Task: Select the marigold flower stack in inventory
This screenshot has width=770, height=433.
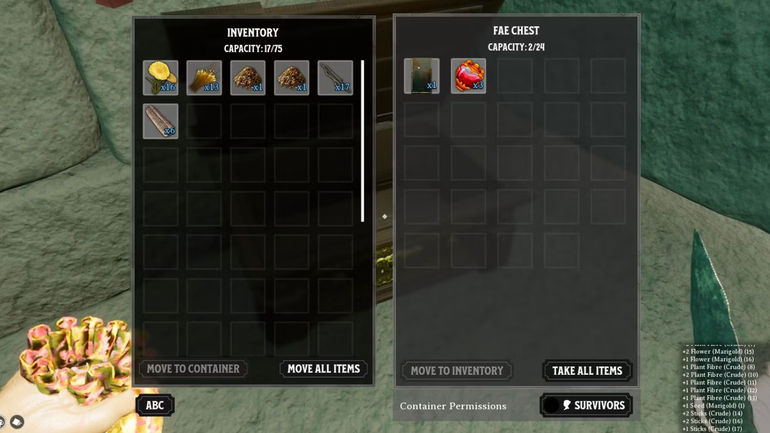Action: coord(160,78)
